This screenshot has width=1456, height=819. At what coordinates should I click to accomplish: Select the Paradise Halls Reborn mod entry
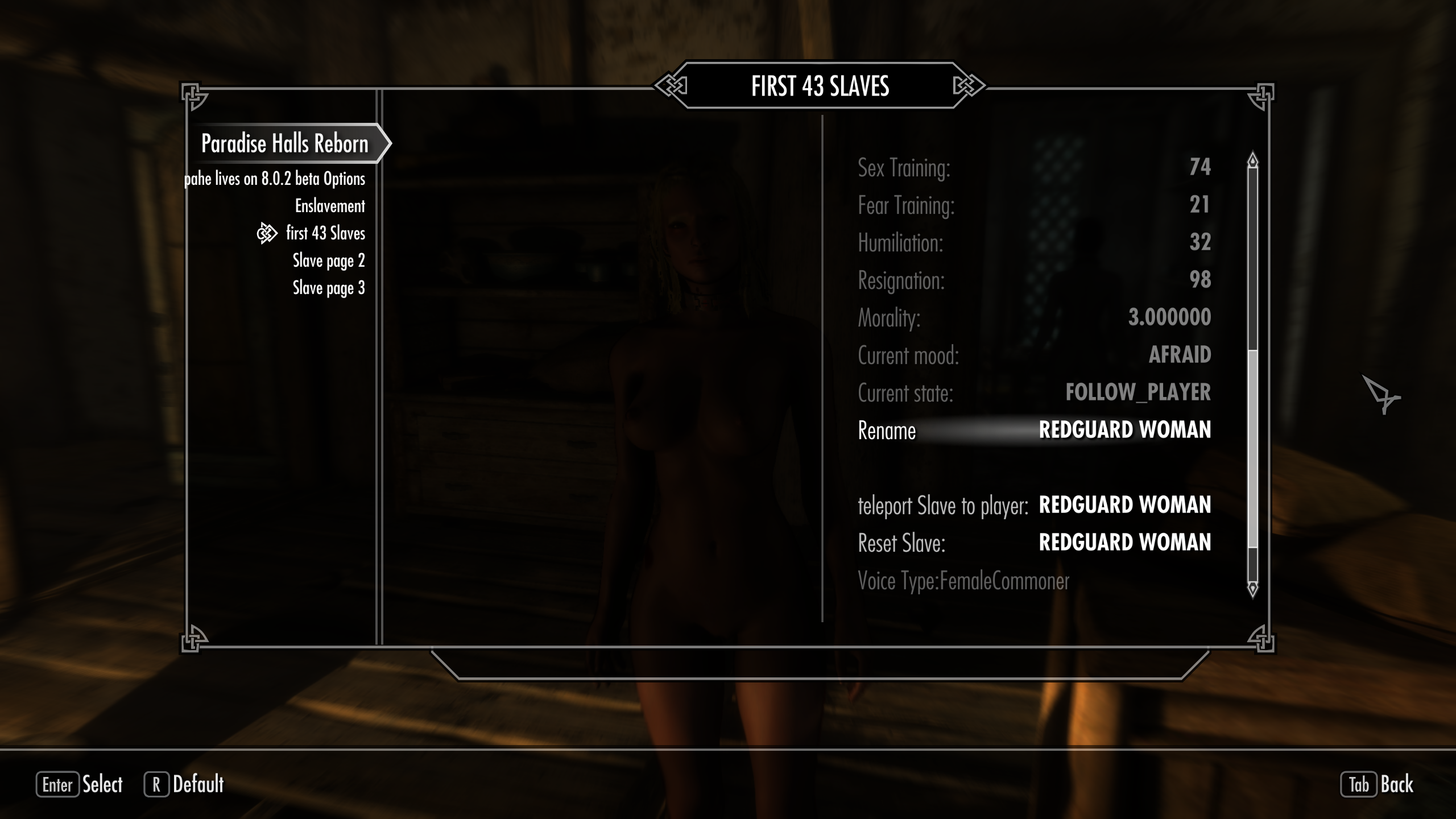click(284, 144)
